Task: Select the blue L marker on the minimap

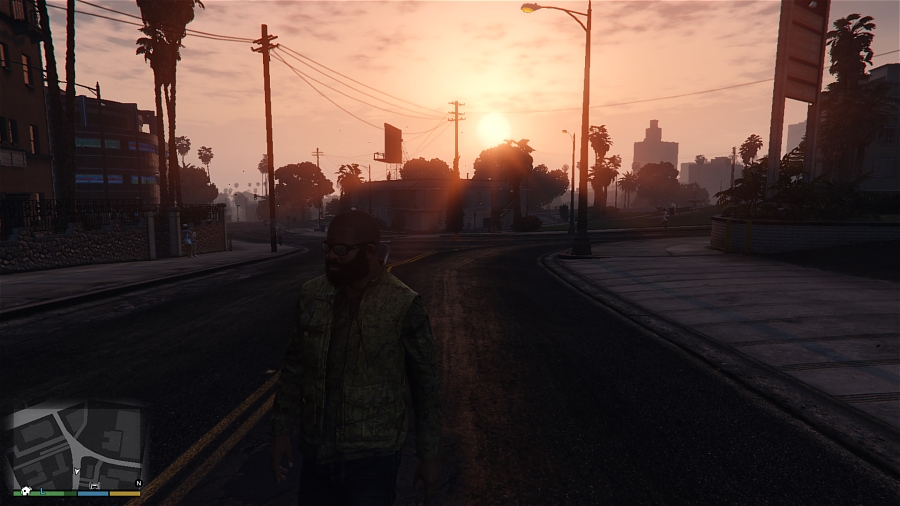Action: pyautogui.click(x=42, y=491)
